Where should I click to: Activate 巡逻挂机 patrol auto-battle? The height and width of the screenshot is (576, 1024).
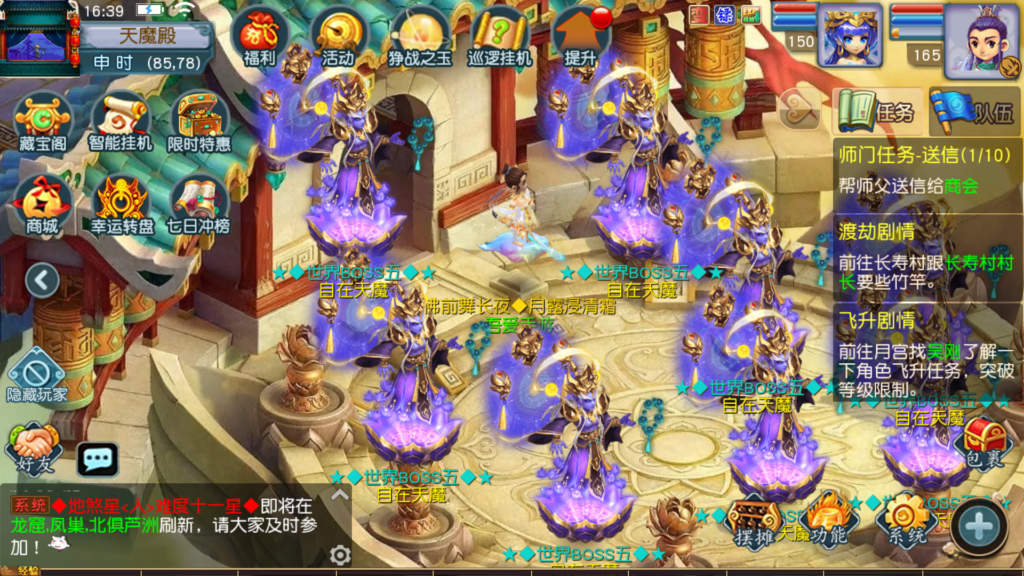pos(500,37)
